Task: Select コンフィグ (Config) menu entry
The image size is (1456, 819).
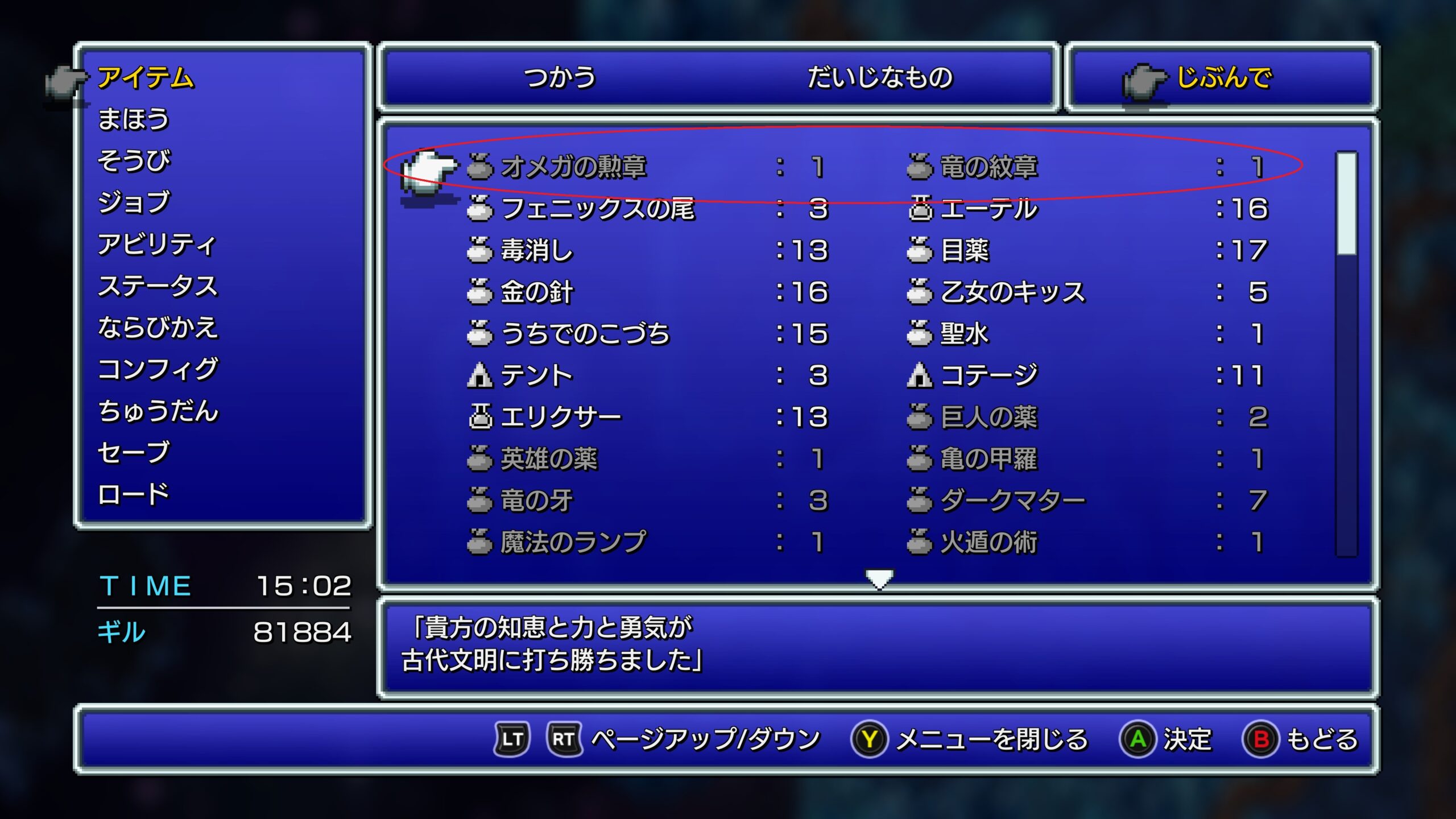Action: click(x=158, y=370)
